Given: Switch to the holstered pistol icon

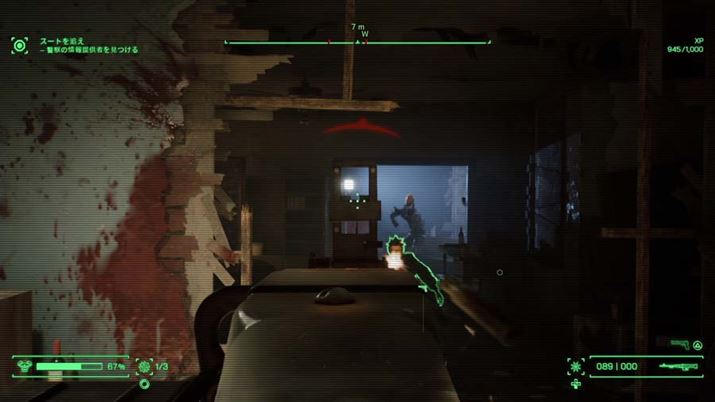Looking at the screenshot, I should pos(680,345).
